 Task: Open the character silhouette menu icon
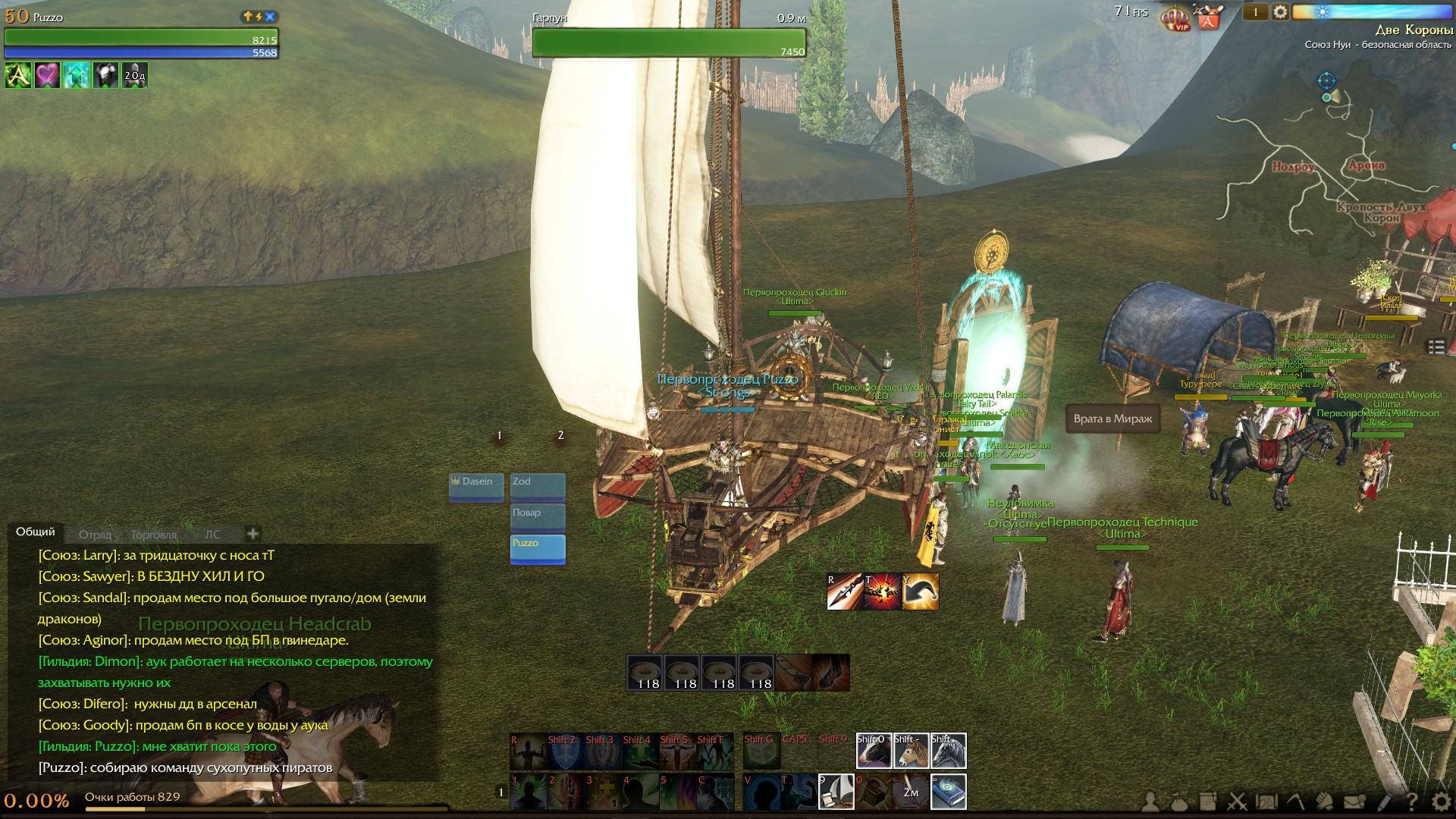pyautogui.click(x=1150, y=802)
